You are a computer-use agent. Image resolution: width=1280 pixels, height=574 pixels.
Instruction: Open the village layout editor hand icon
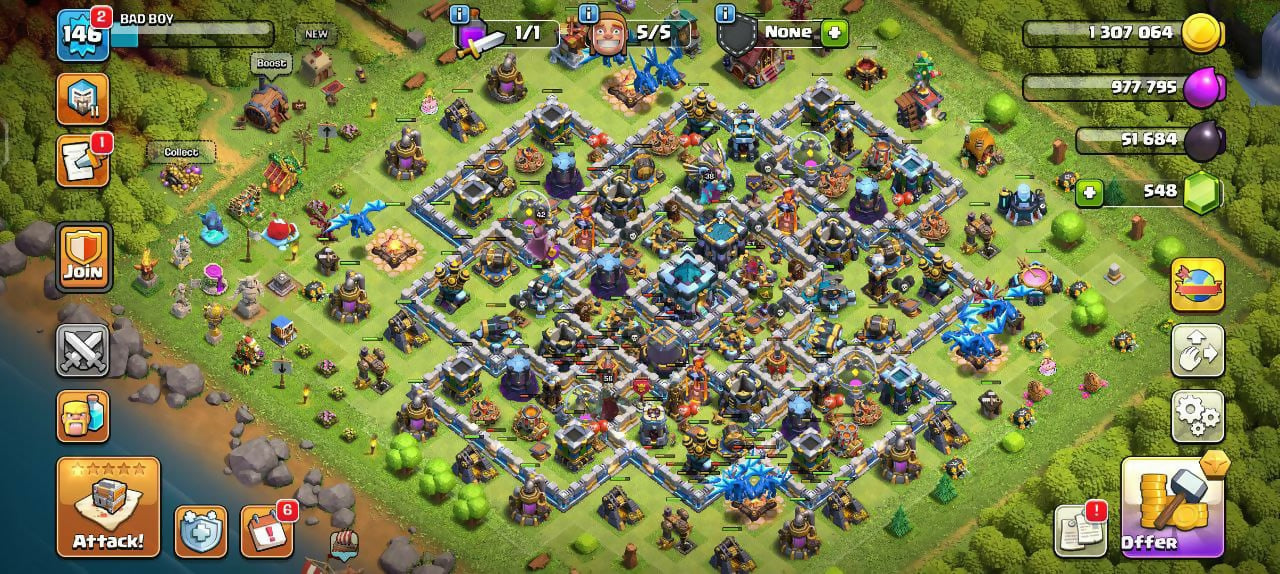tap(1197, 351)
